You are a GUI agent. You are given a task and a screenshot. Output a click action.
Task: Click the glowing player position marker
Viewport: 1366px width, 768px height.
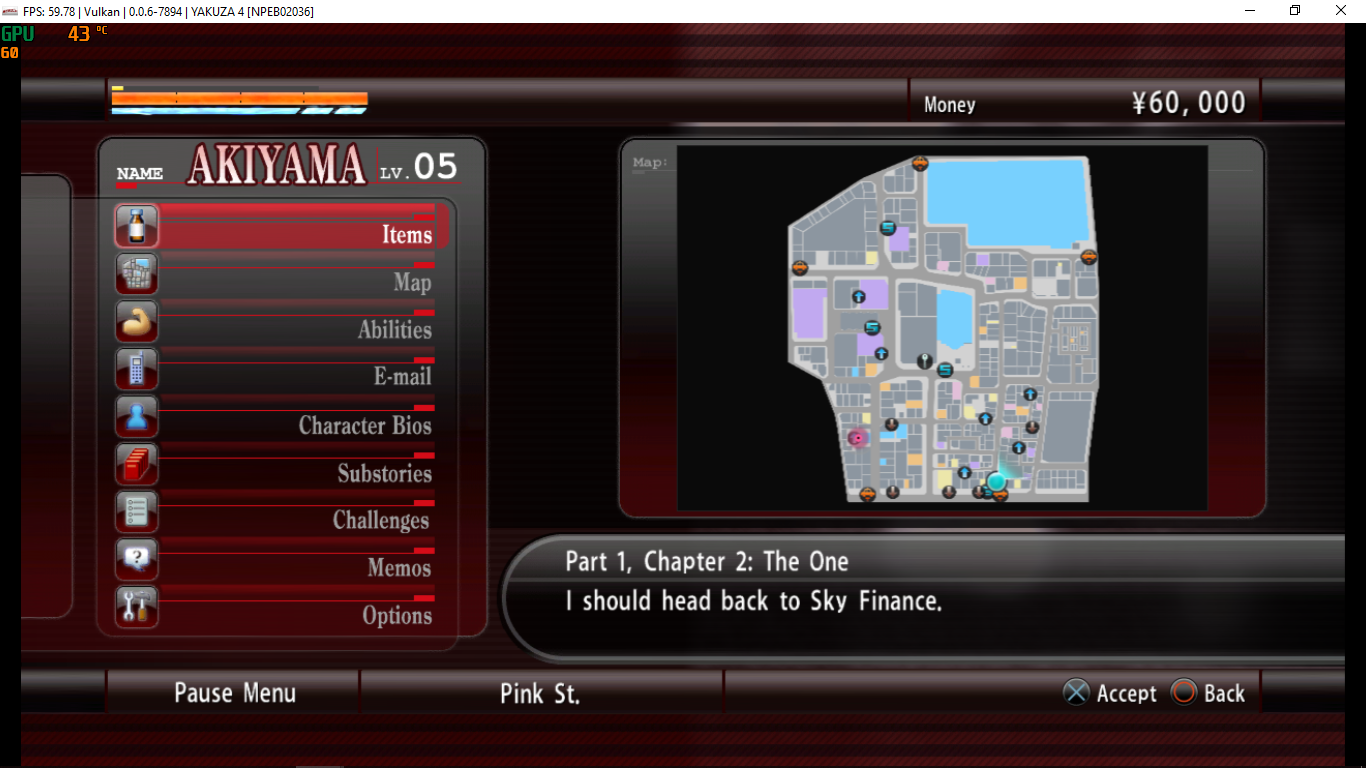pos(996,482)
